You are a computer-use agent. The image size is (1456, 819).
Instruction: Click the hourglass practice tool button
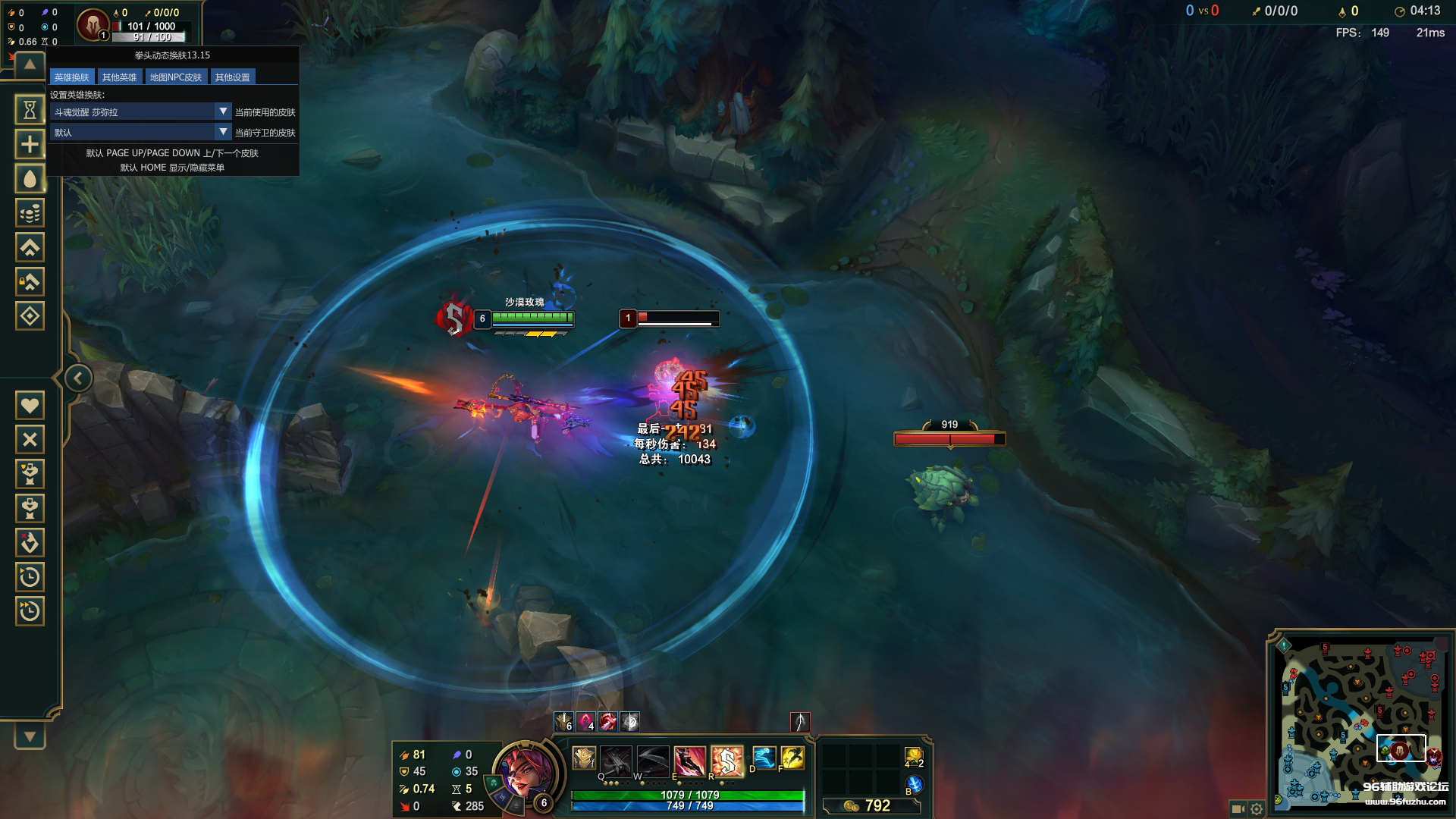pos(30,110)
